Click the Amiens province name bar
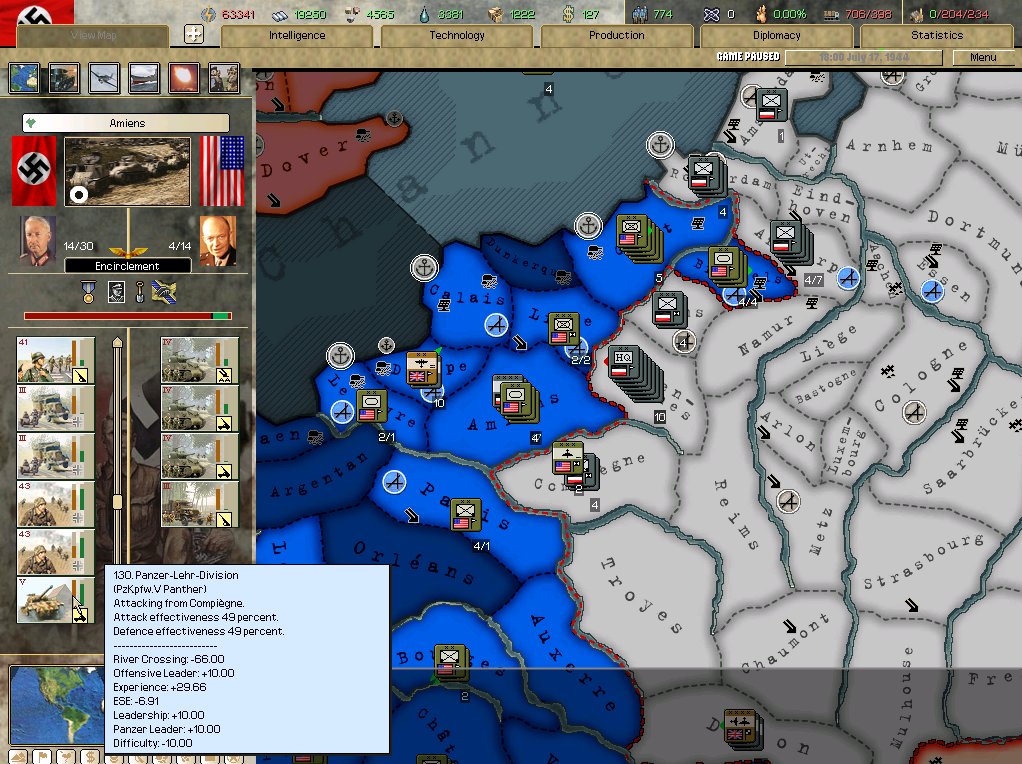The height and width of the screenshot is (764, 1022). (x=126, y=123)
